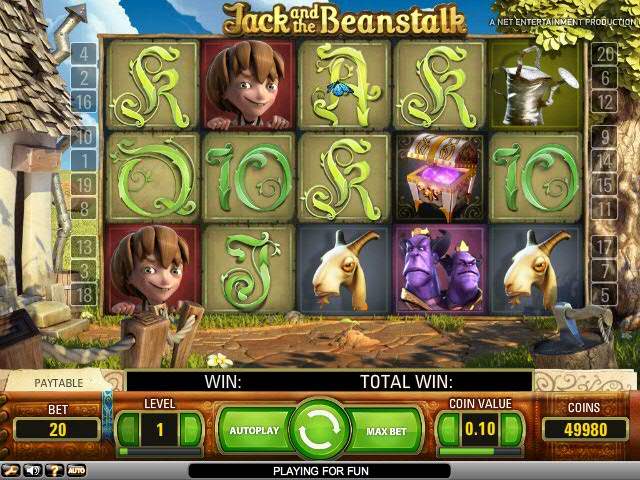The width and height of the screenshot is (640, 480).
Task: Click the small AUTO icon in bottom bar
Action: (x=76, y=470)
